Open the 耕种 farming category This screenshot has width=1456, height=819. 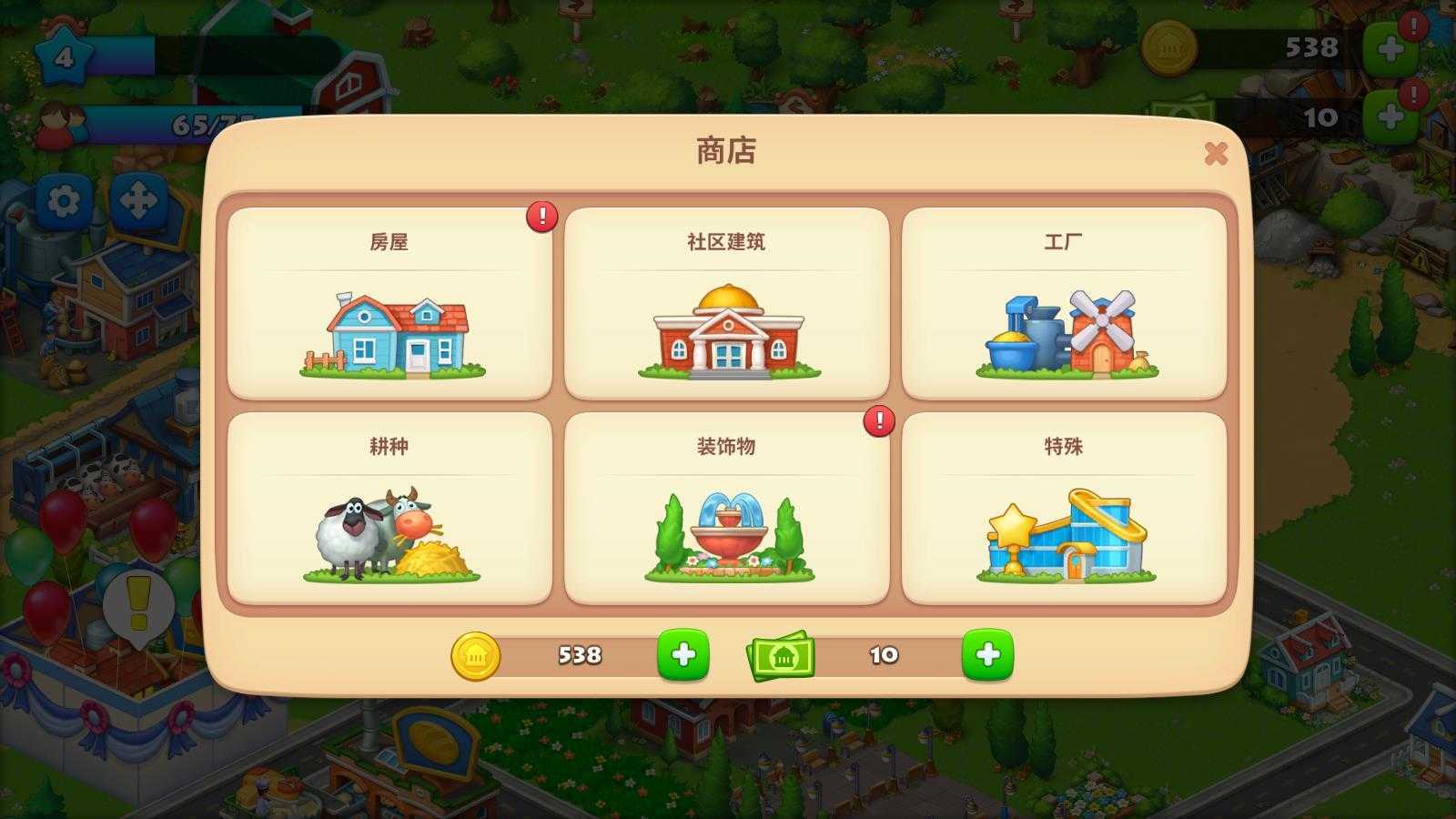[391, 510]
